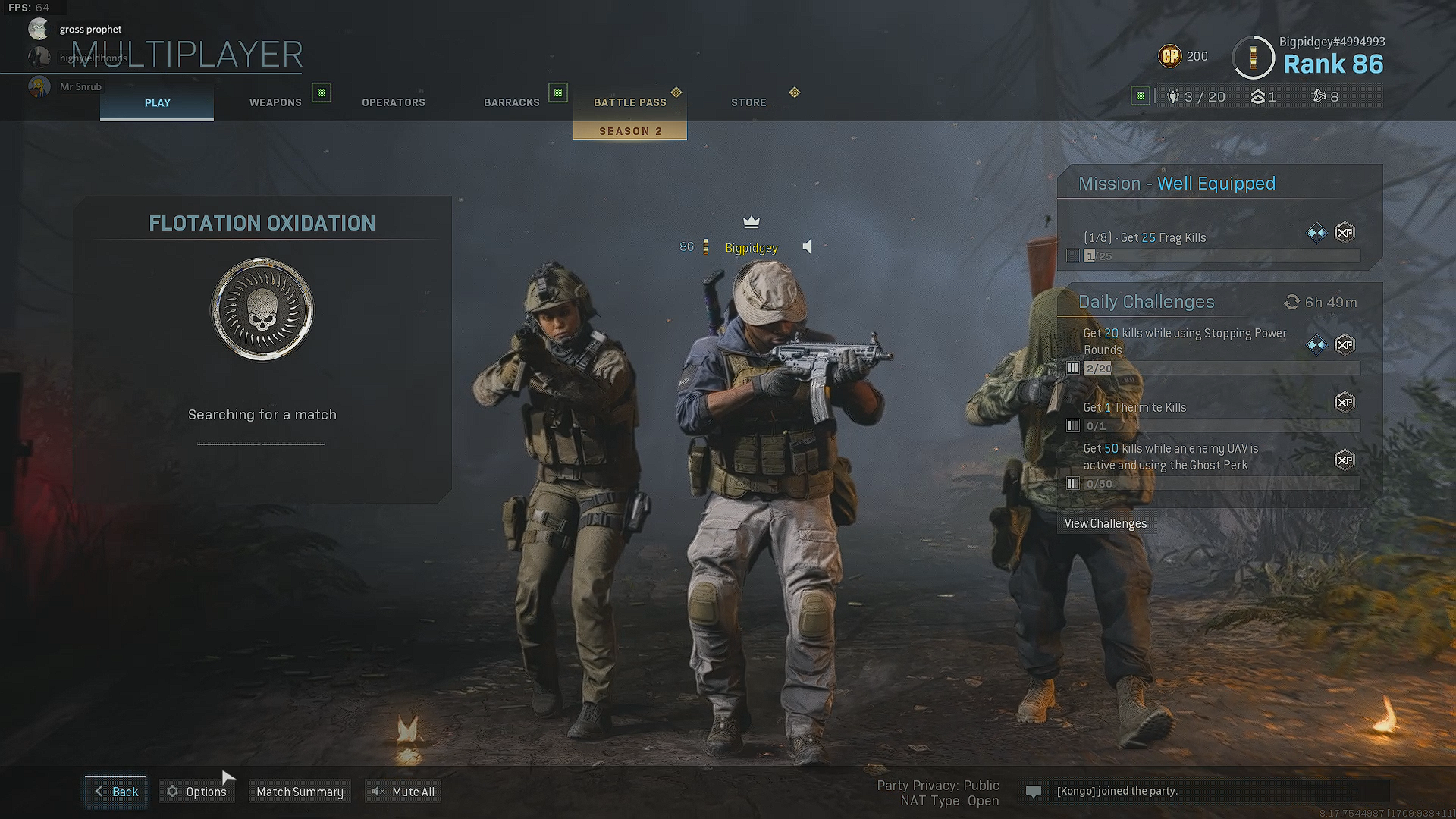Toggle Mute All voice chat
The height and width of the screenshot is (819, 1456).
[403, 791]
